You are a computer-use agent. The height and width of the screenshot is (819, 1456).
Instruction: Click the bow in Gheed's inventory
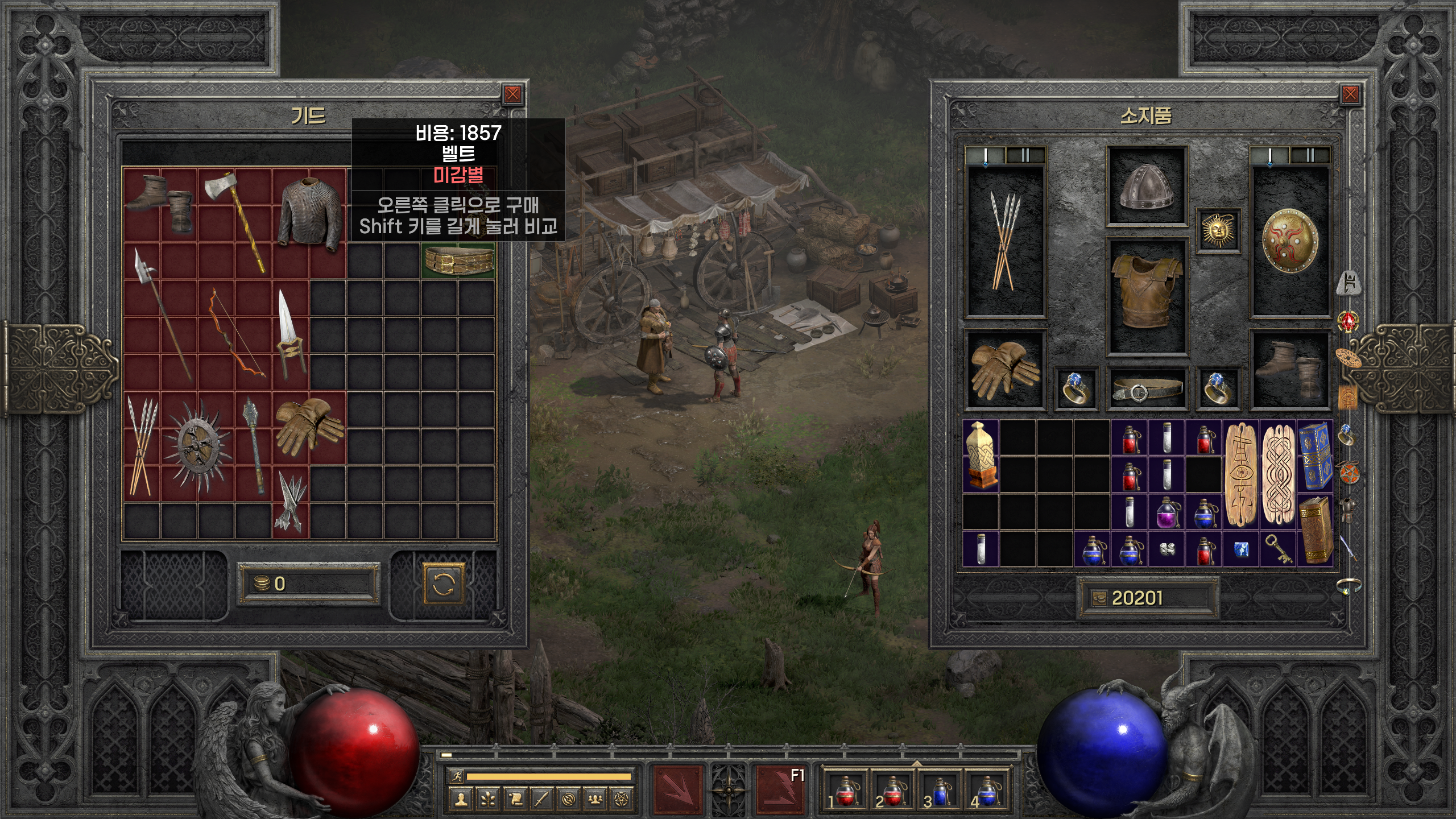tap(235, 333)
